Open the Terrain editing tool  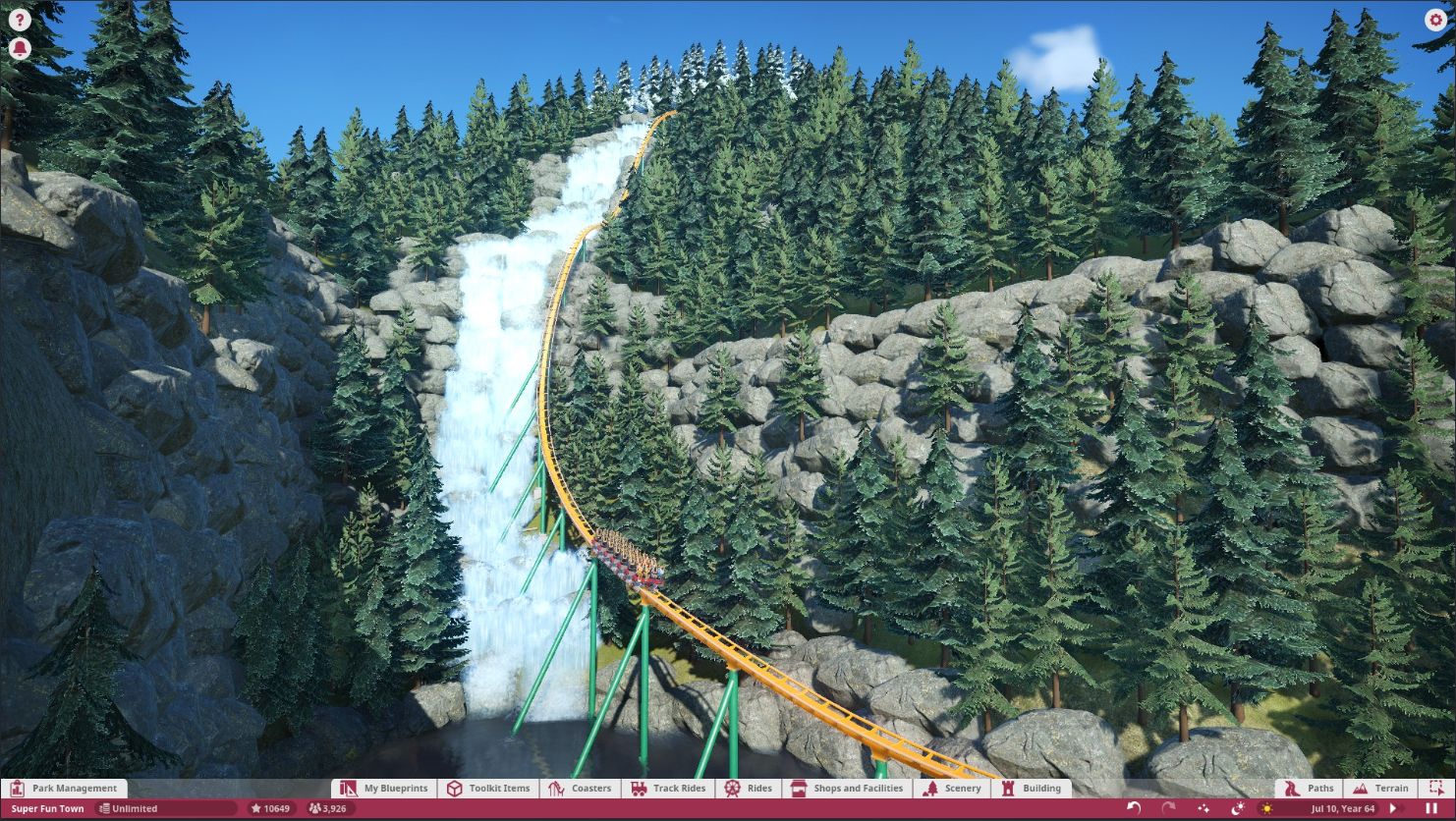(x=1381, y=788)
